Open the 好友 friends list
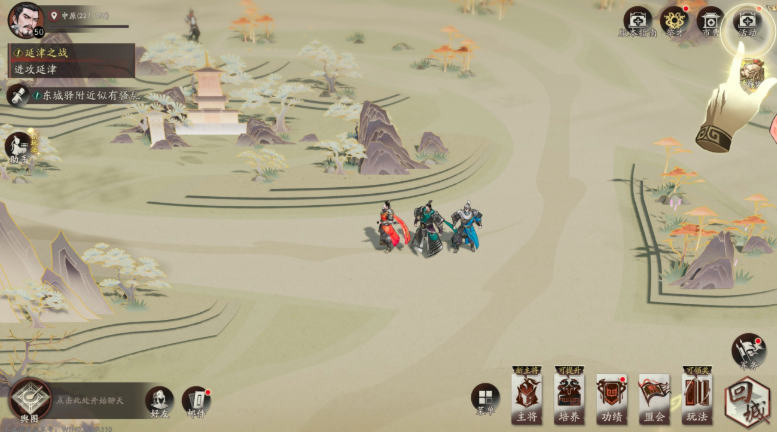Image resolution: width=777 pixels, height=432 pixels. (159, 400)
